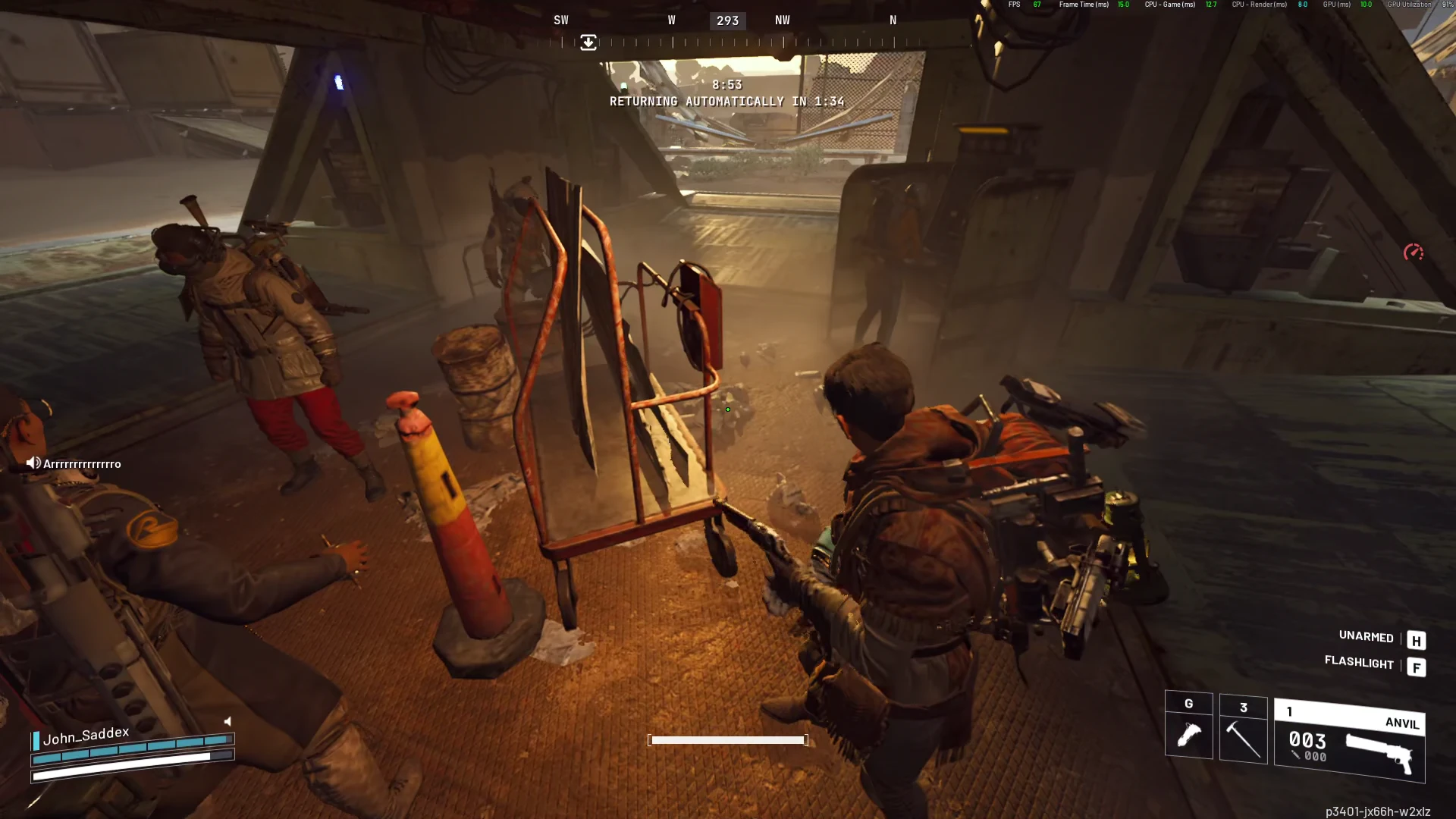
Task: Select the throwable item in slot G
Action: click(1188, 726)
